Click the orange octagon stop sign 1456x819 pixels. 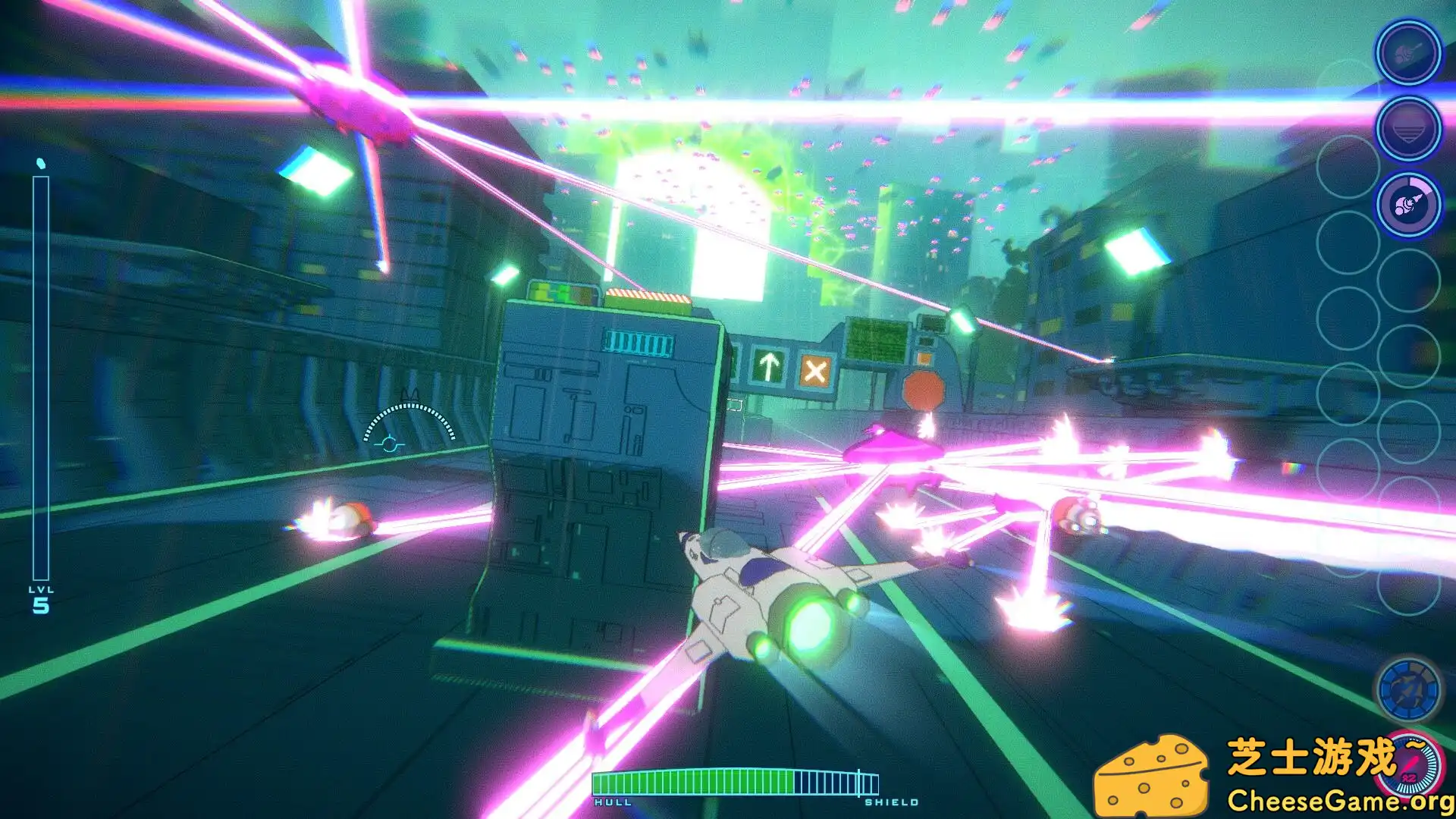tap(924, 389)
